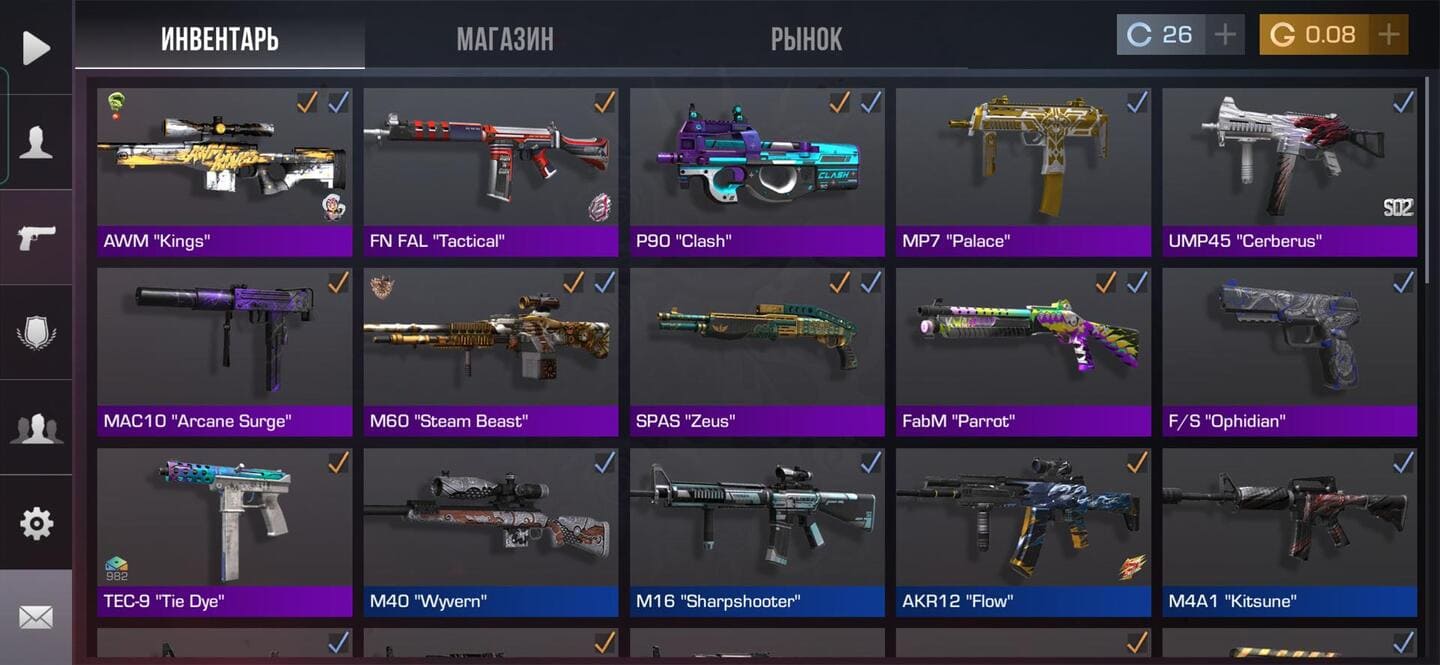Open the Магазин tab
1440x665 pixels.
click(505, 39)
